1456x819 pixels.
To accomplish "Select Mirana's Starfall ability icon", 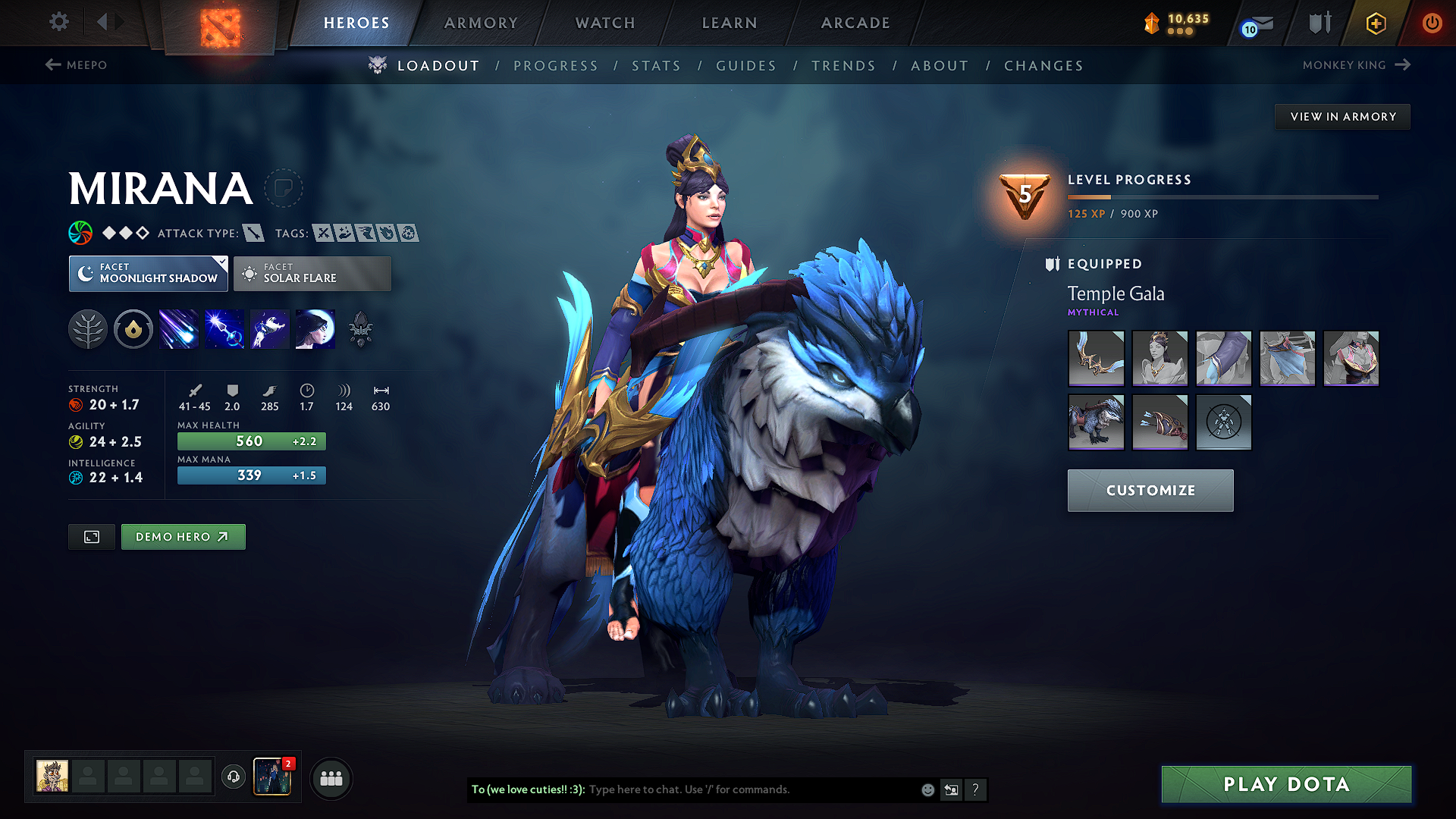I will [178, 328].
